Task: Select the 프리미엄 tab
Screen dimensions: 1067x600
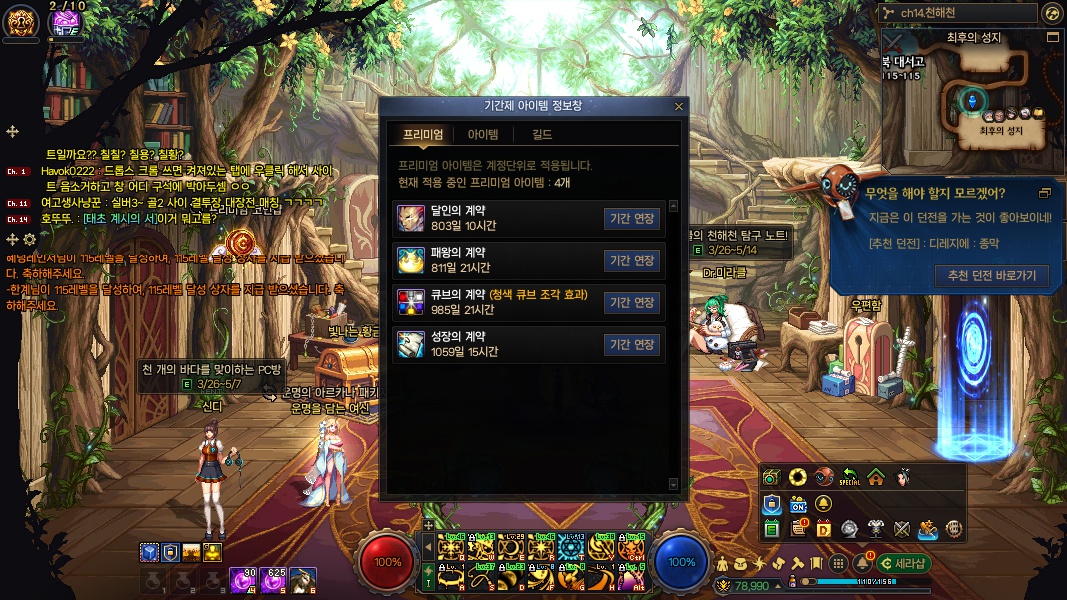Action: (423, 135)
